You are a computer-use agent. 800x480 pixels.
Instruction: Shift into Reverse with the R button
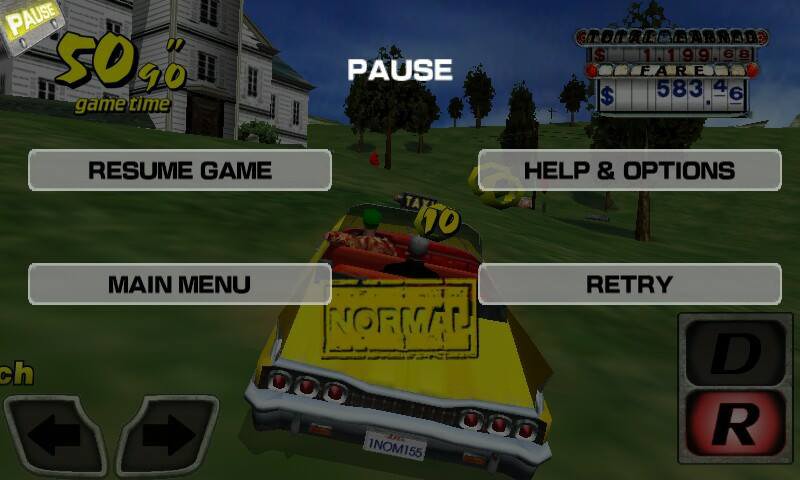click(x=735, y=424)
